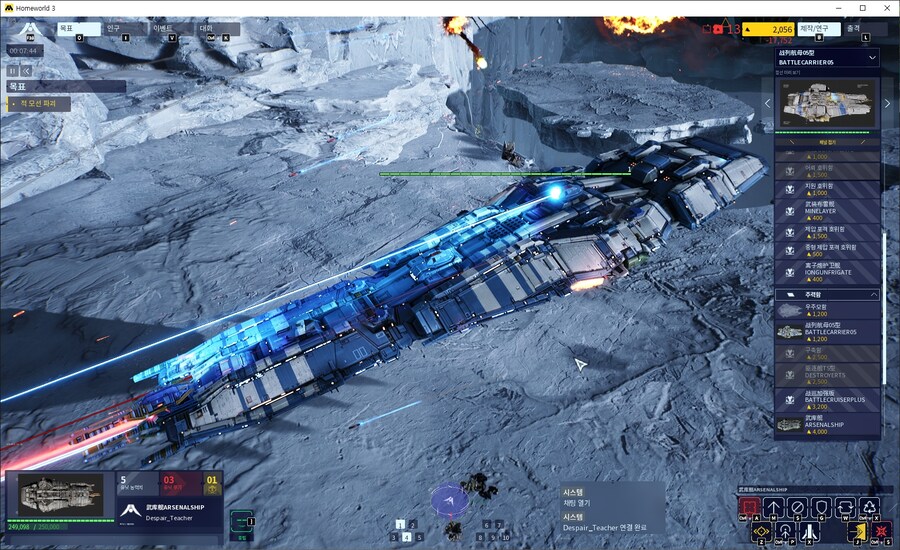
Task: Show the previous production ship with left arrow
Action: click(x=768, y=103)
